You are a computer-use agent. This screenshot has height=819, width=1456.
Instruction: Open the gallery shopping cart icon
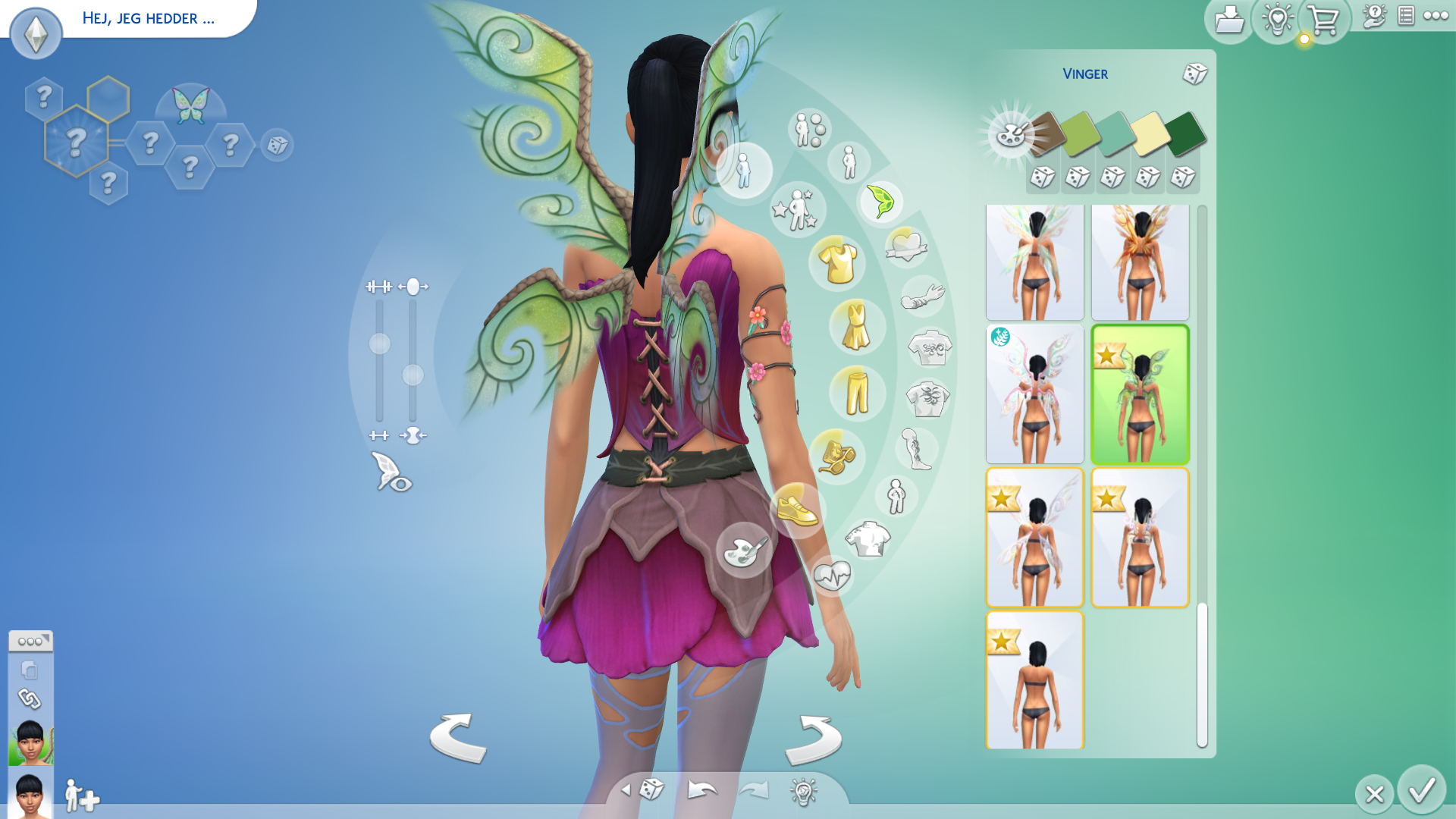1324,20
